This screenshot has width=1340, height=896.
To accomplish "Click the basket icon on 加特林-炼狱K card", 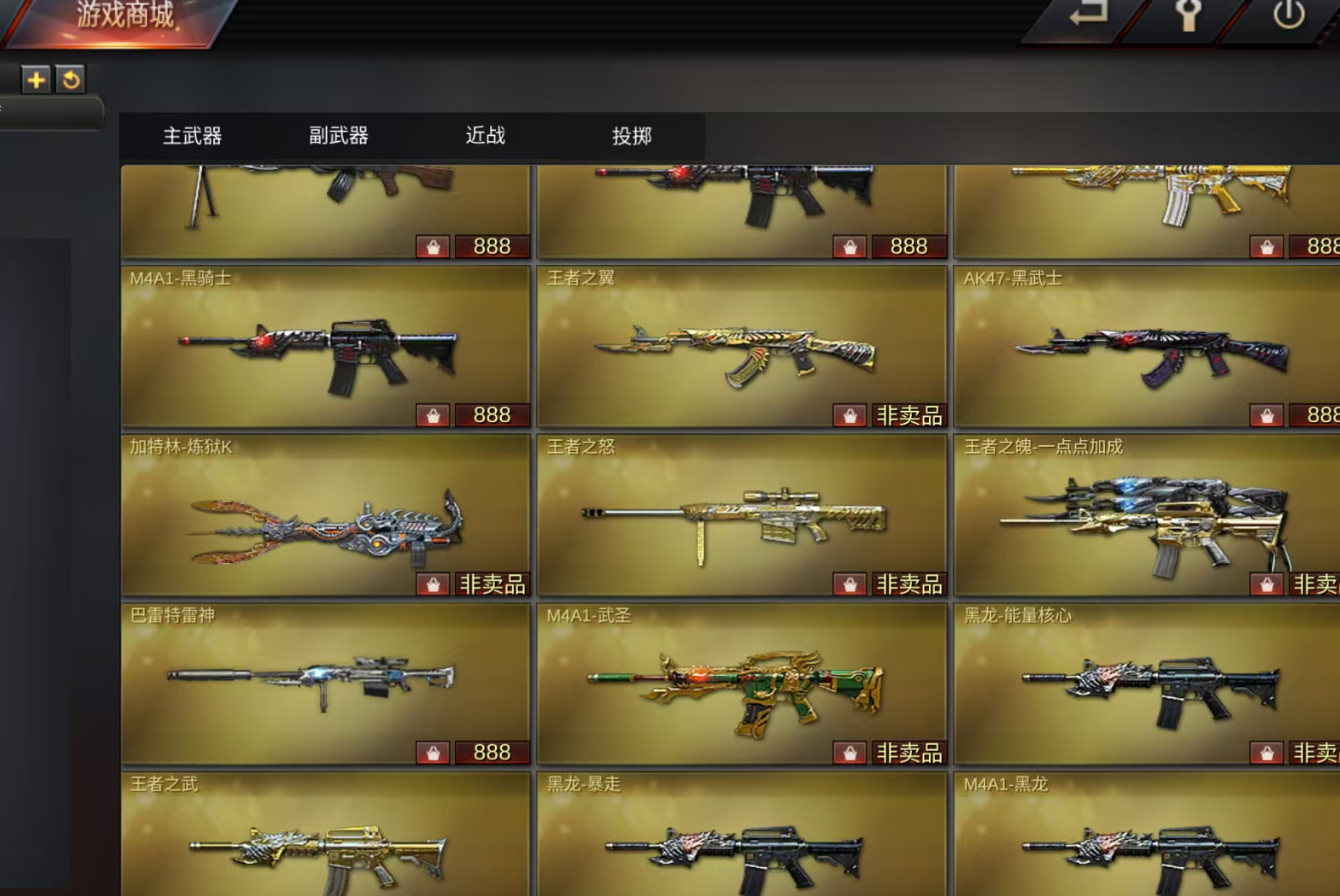I will [435, 583].
